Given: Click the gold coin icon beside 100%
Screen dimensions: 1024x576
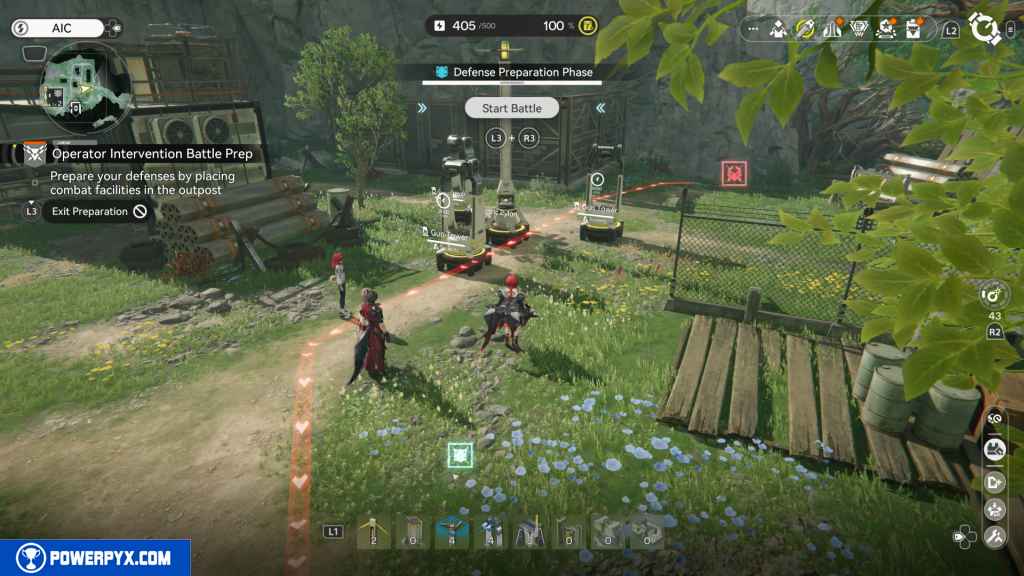Looking at the screenshot, I should (587, 25).
